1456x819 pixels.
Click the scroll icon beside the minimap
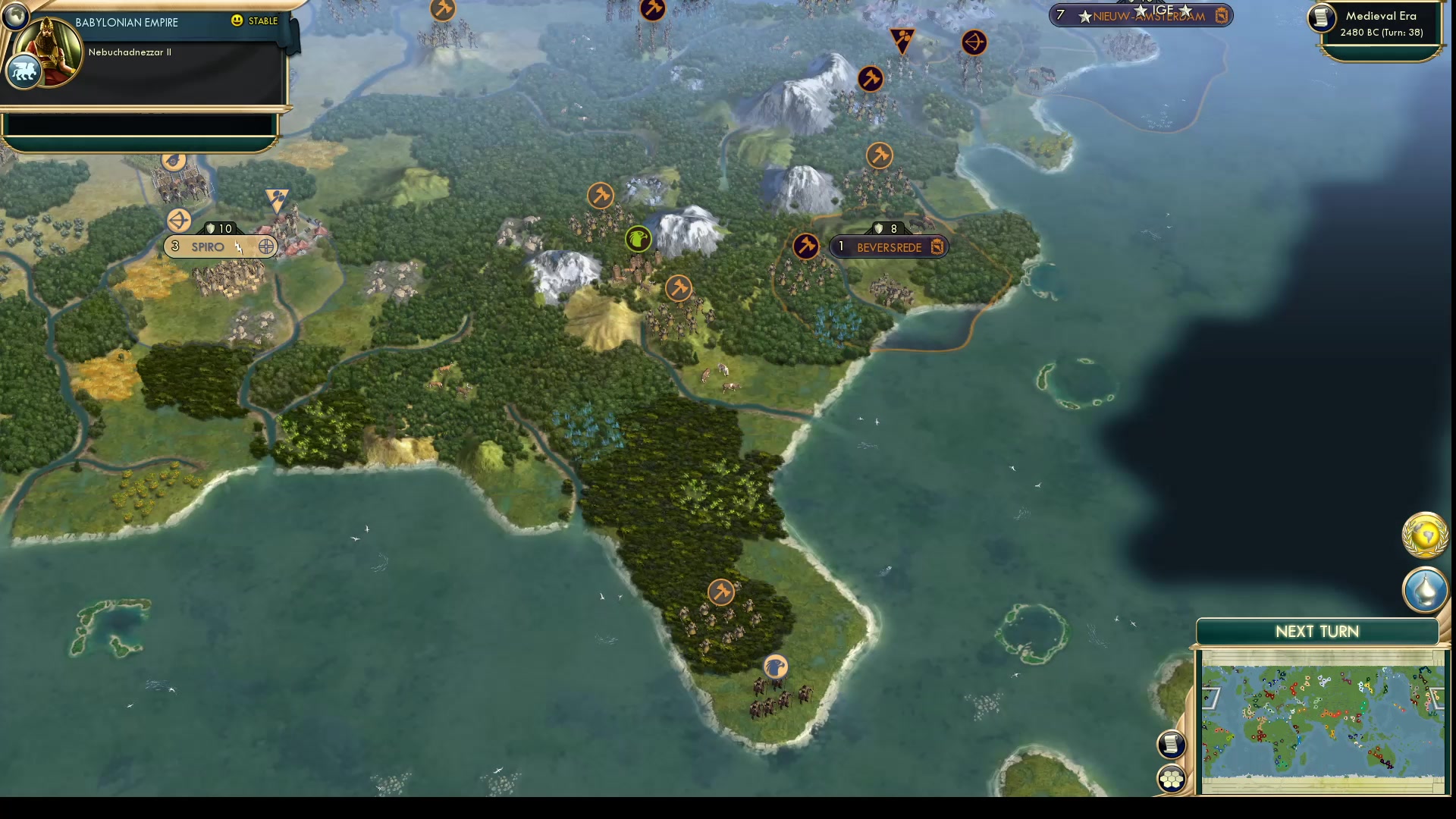point(1171,744)
